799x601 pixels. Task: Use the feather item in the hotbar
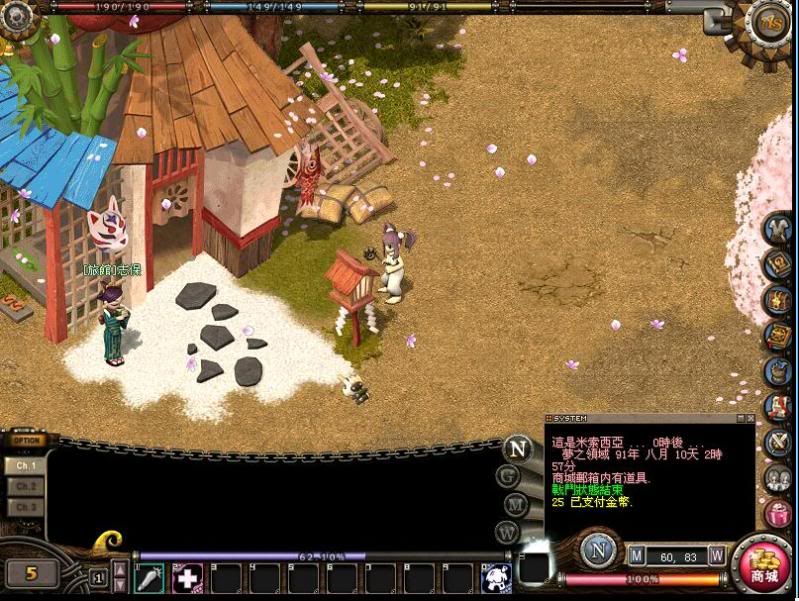pyautogui.click(x=149, y=577)
